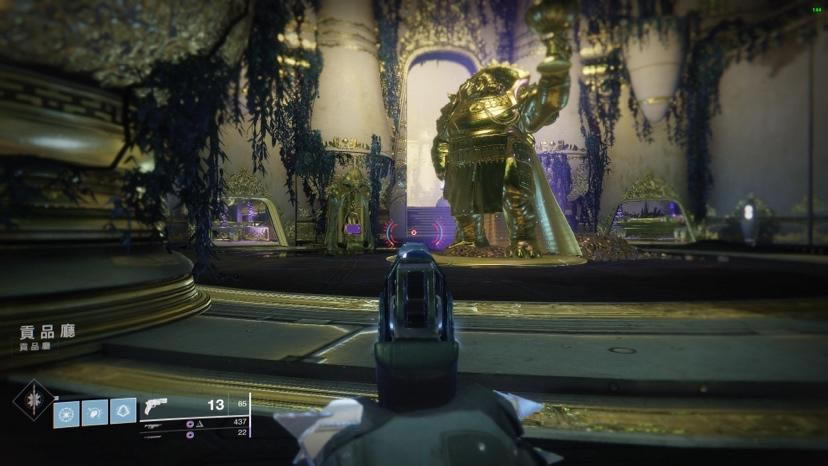Trigger the class ability icon
This screenshot has height=466, width=828.
pyautogui.click(x=123, y=411)
